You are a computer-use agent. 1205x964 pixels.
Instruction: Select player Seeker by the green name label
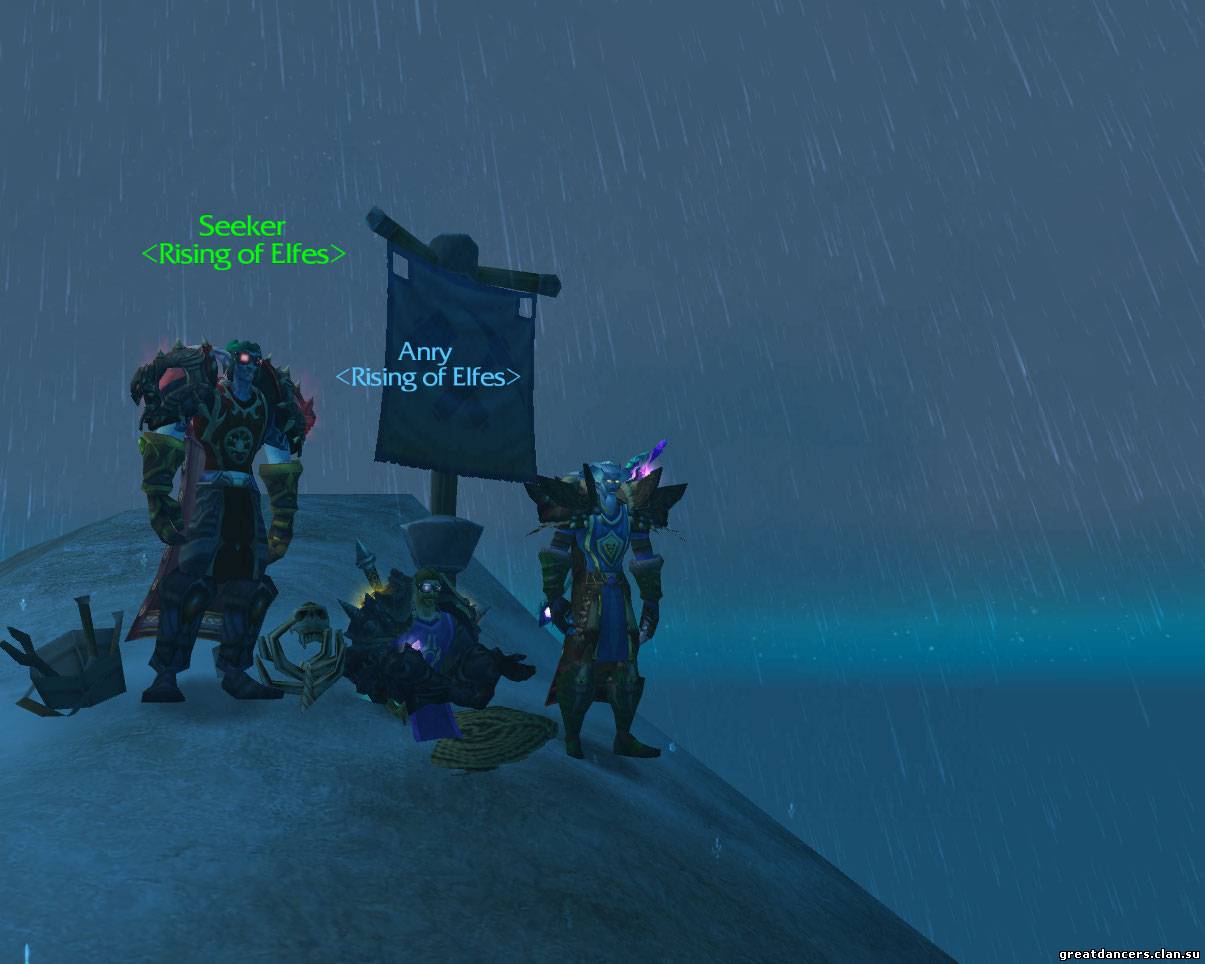point(242,226)
